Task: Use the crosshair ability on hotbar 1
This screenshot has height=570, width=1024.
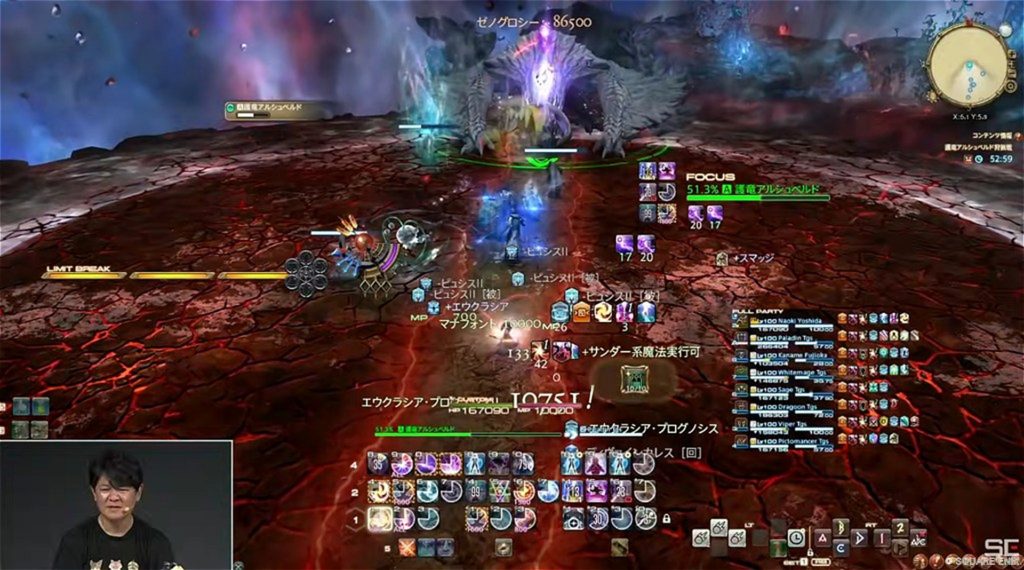Action: pyautogui.click(x=573, y=519)
